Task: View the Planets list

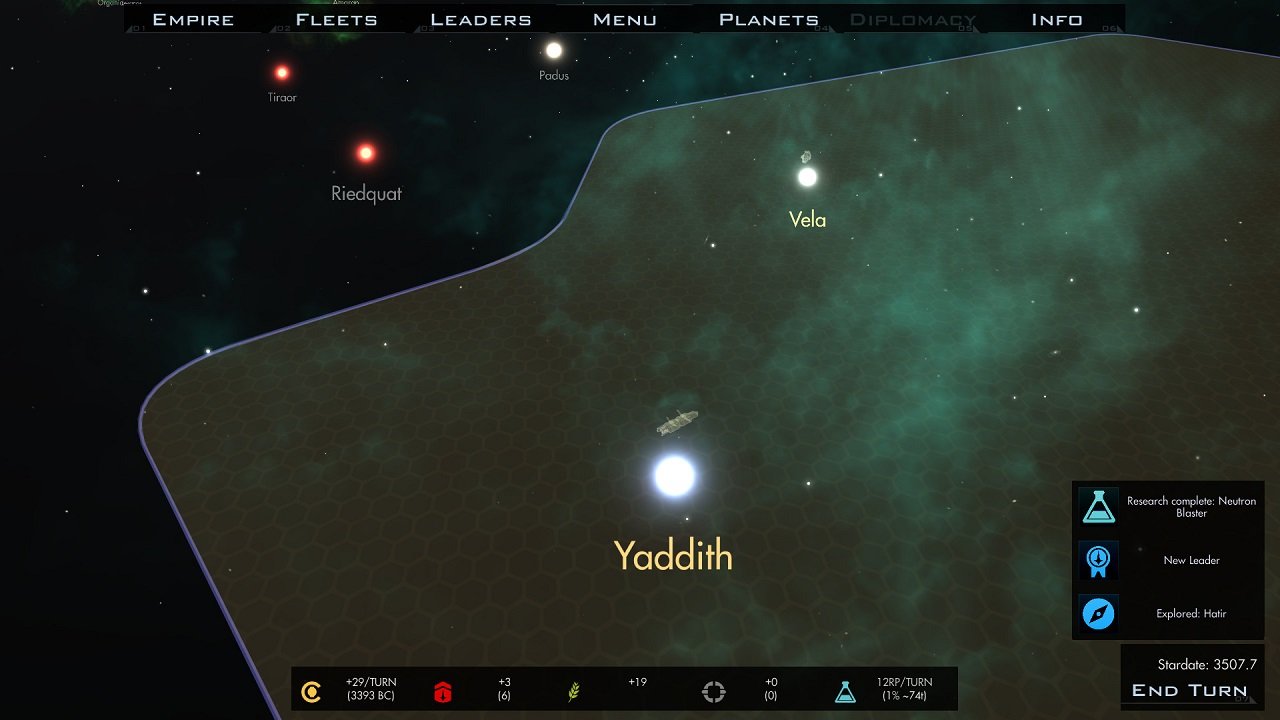Action: [x=768, y=19]
